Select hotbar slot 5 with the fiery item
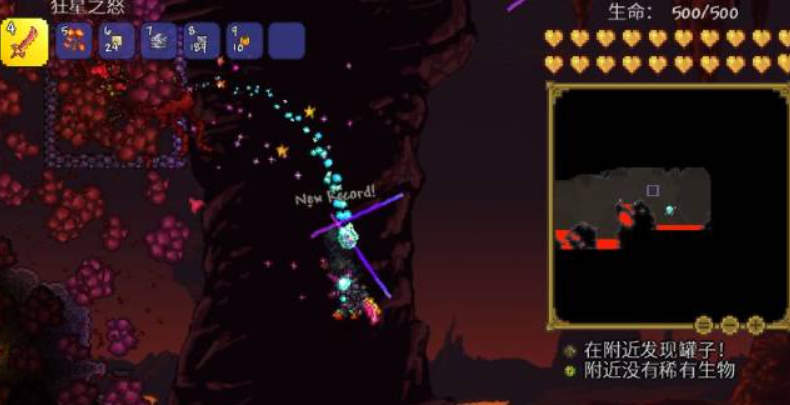Image resolution: width=790 pixels, height=405 pixels. [x=74, y=41]
